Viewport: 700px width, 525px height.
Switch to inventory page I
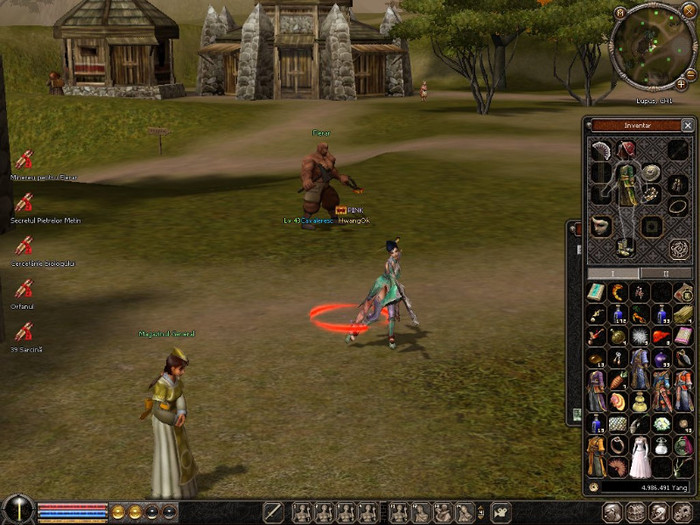[612, 273]
